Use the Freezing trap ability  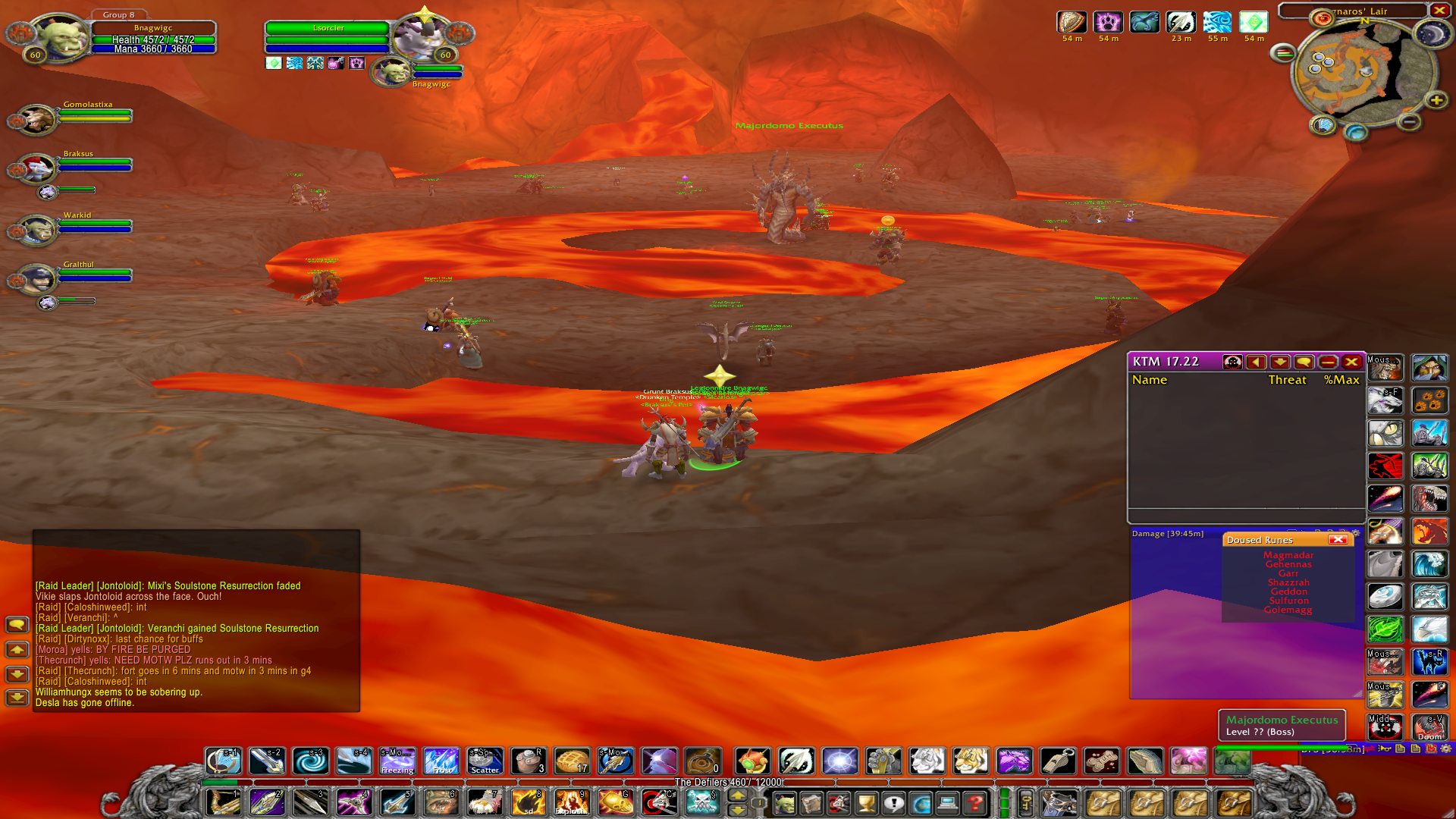tap(397, 761)
